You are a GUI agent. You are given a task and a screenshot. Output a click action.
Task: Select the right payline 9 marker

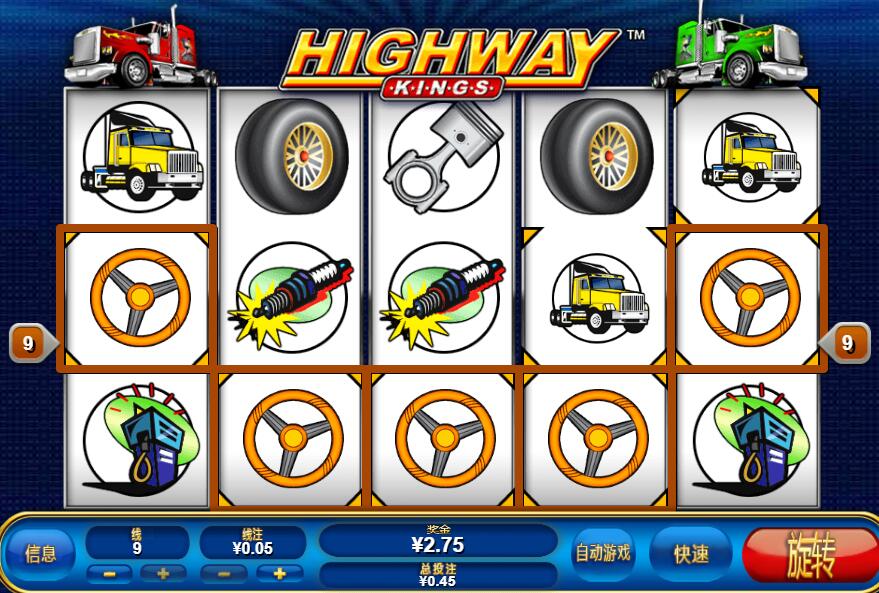tap(848, 344)
